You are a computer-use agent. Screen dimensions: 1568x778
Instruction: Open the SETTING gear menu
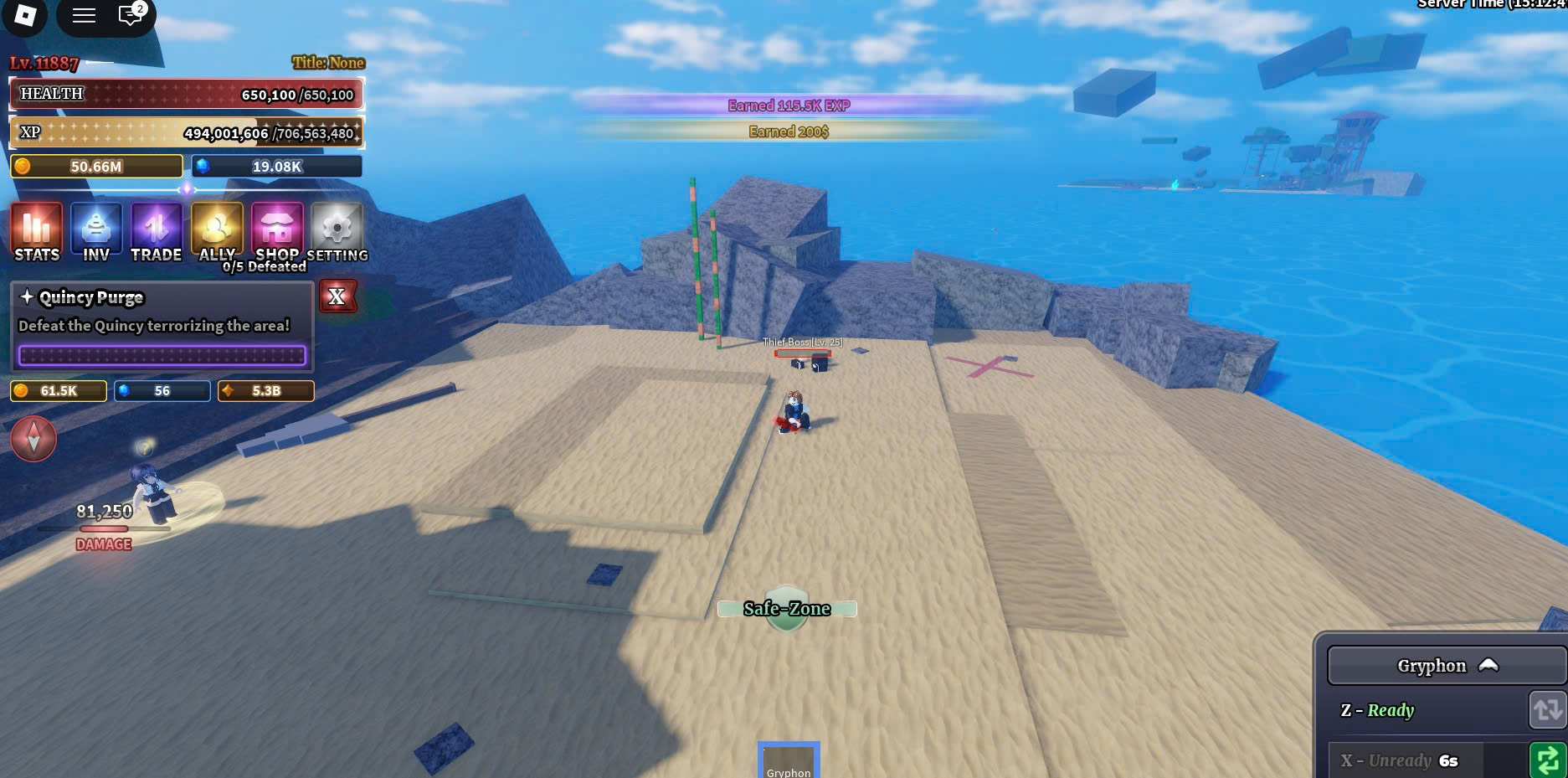click(x=337, y=231)
